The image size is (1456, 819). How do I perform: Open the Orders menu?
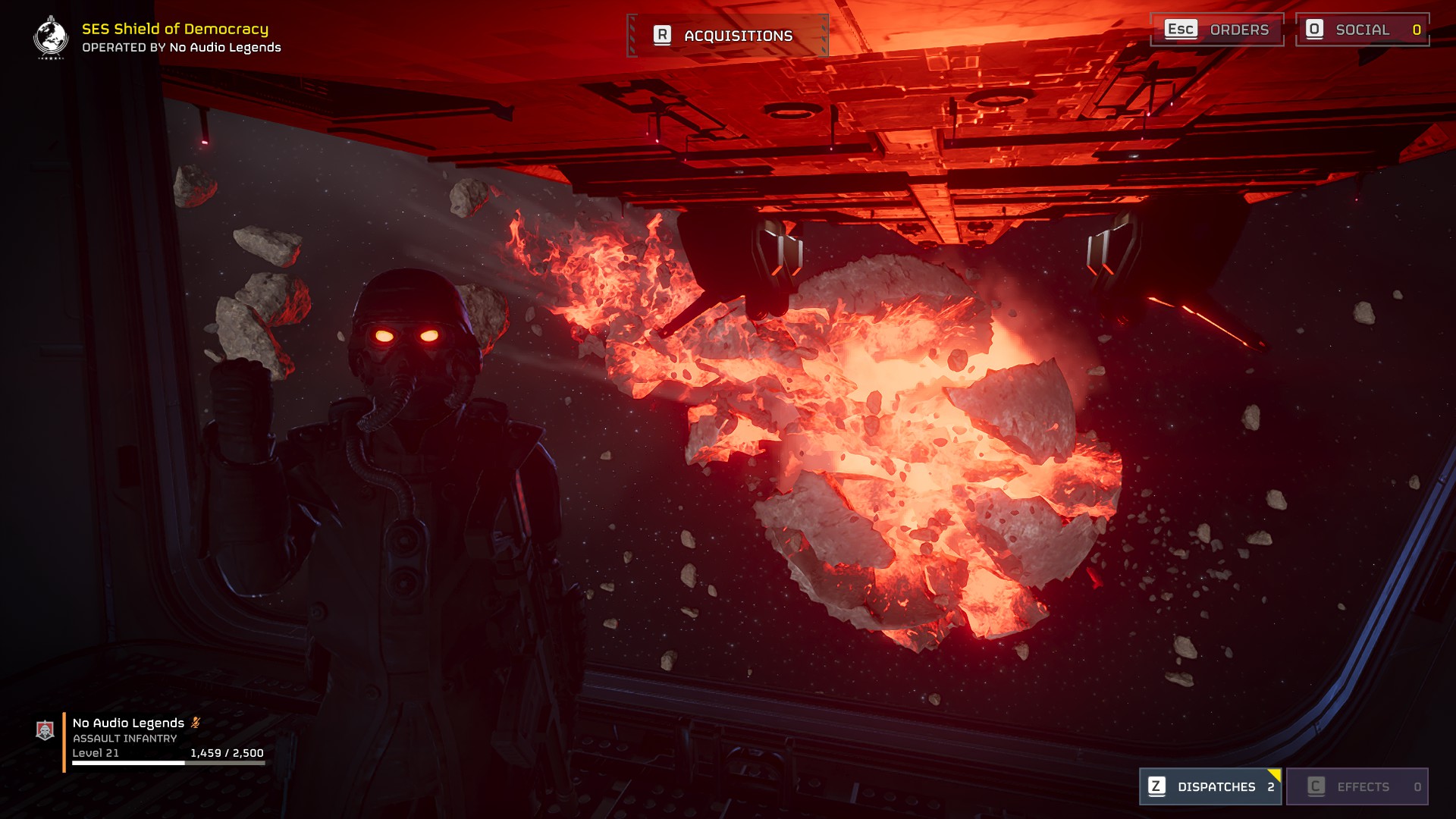click(x=1216, y=30)
